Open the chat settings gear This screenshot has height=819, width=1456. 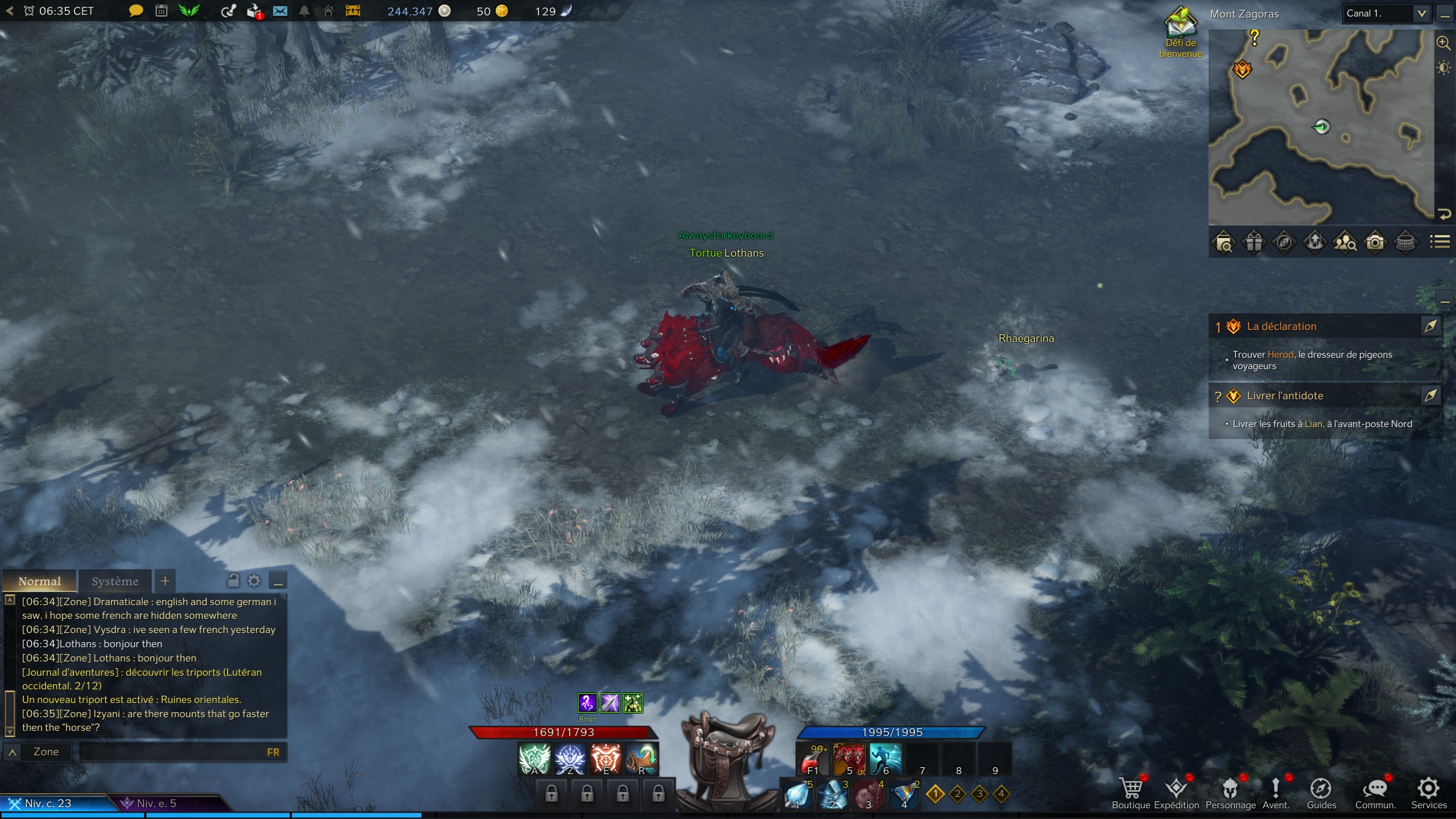[x=254, y=581]
